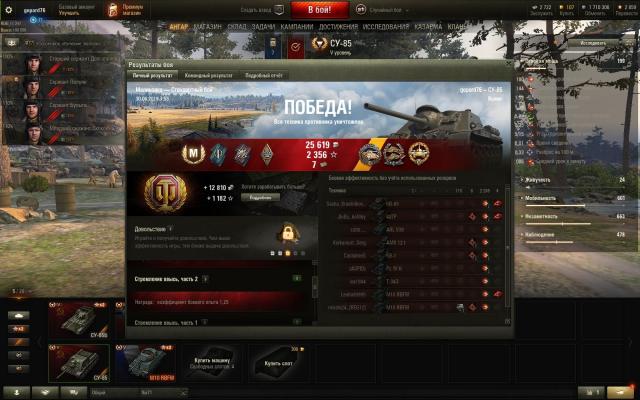Click the Подробнее button in battle results
The height and width of the screenshot is (400, 640).
pyautogui.click(x=259, y=197)
